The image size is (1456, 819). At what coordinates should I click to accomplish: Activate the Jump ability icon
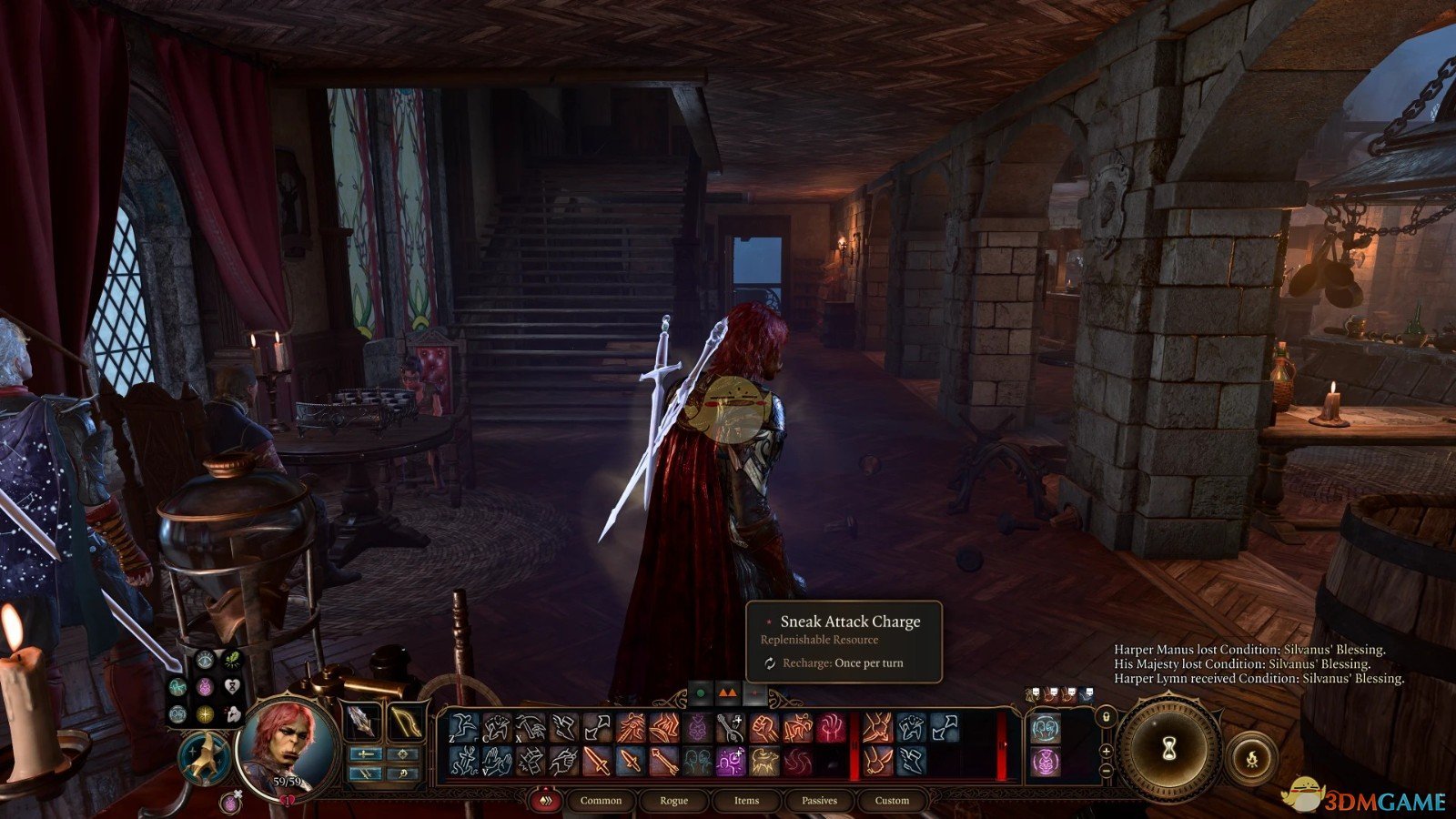465,728
